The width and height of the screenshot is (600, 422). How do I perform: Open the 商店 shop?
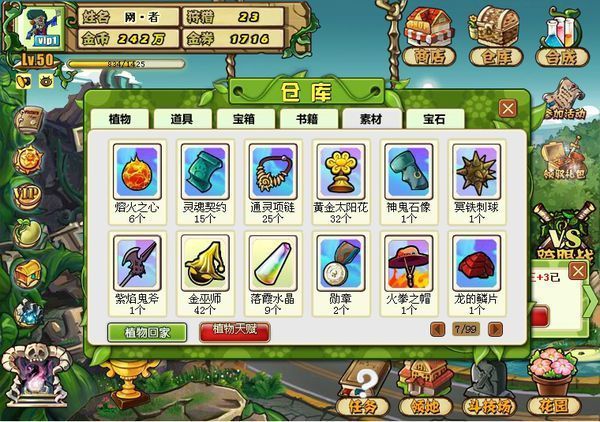[x=429, y=40]
